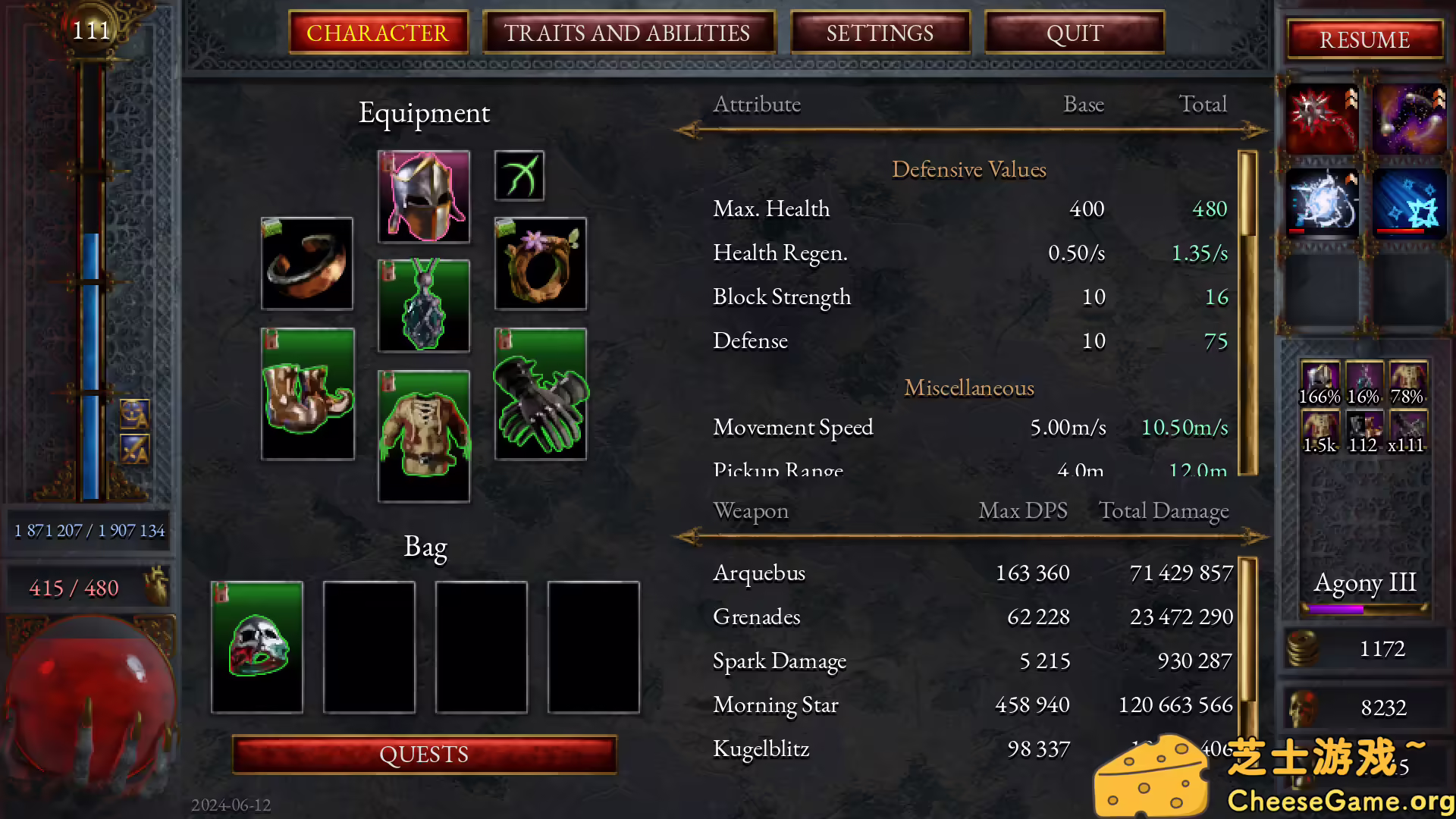
Task: Open the Settings tab
Action: 880,33
